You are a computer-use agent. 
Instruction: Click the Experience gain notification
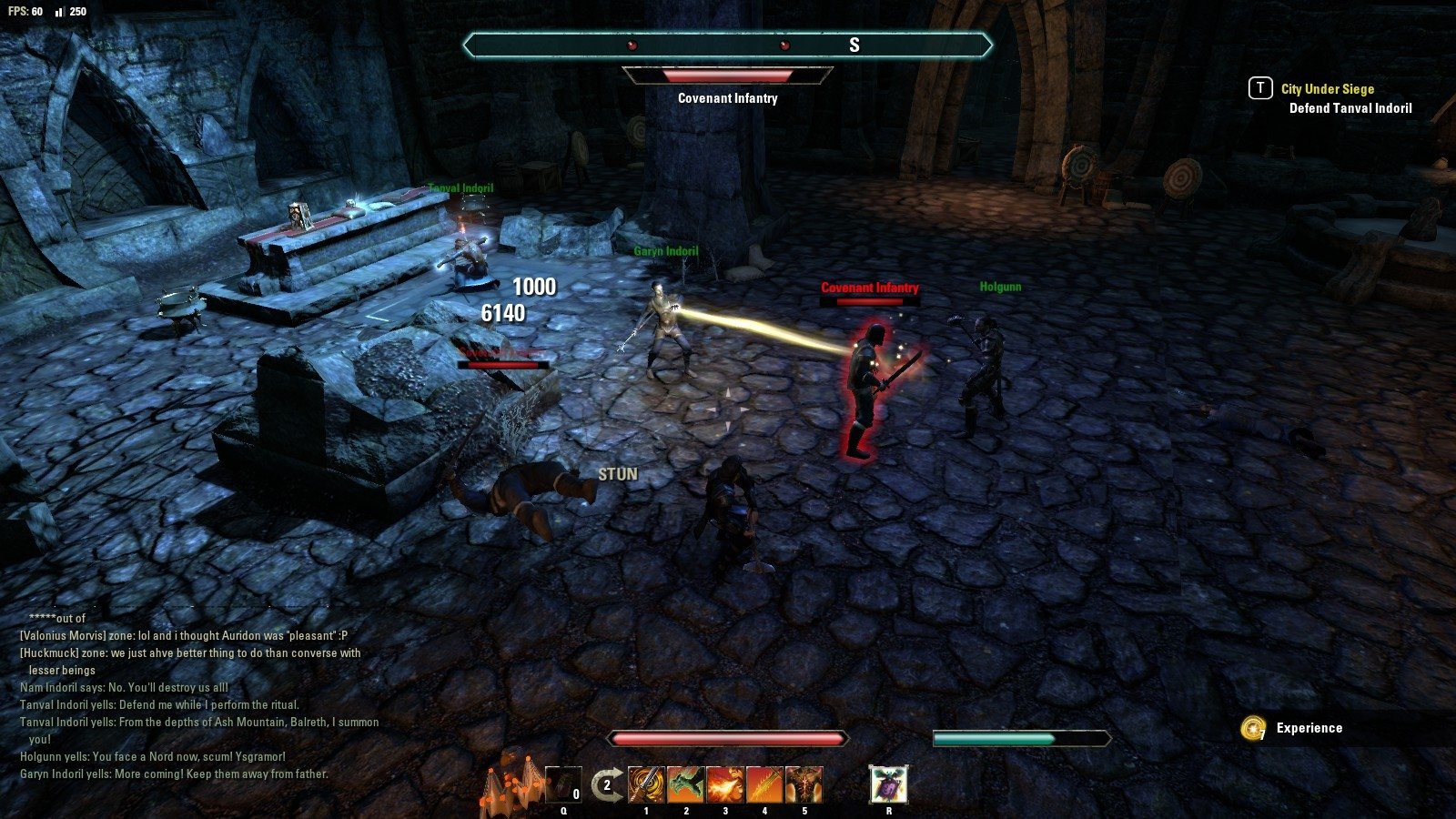[1309, 728]
